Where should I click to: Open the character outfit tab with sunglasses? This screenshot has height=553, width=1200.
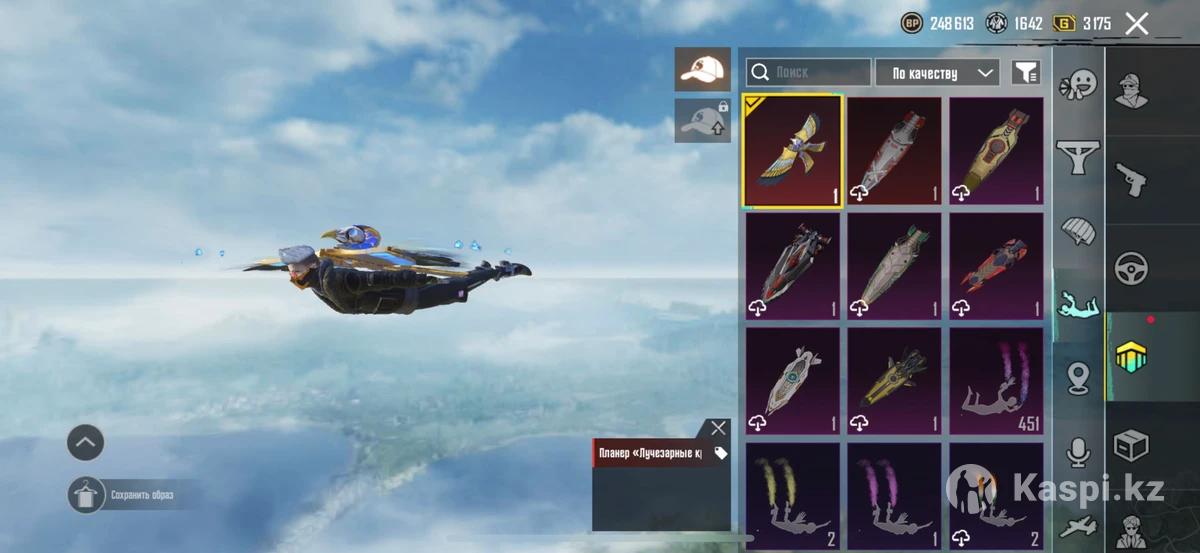[x=1132, y=91]
